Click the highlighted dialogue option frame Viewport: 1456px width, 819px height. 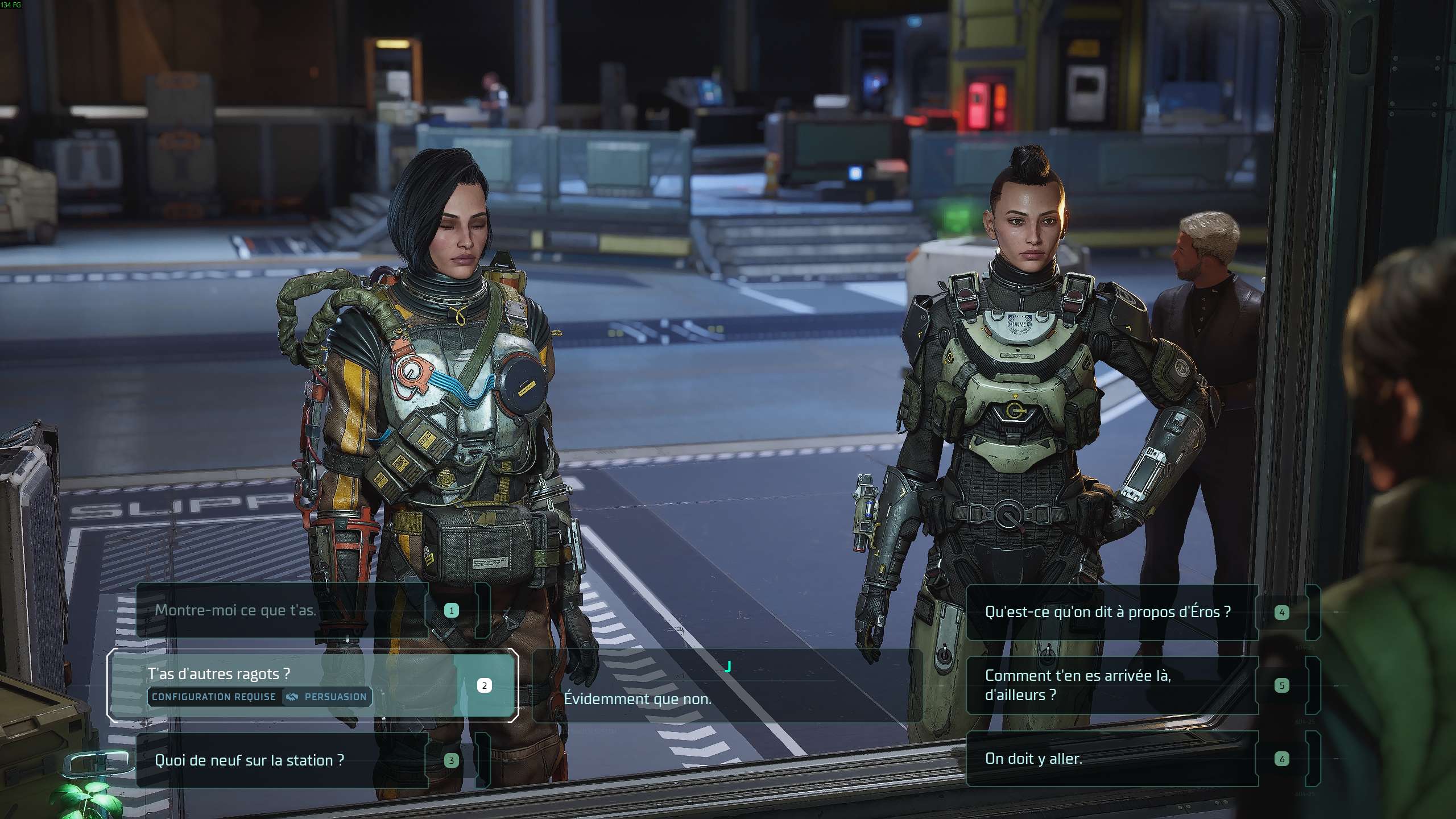pyautogui.click(x=313, y=685)
